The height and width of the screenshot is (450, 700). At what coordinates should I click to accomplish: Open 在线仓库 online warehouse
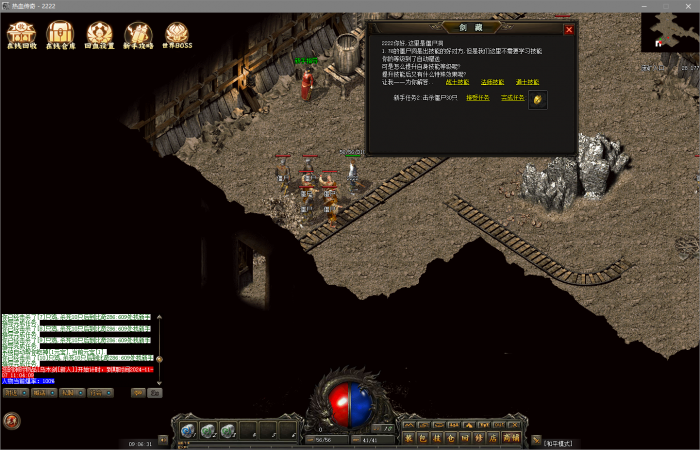[x=61, y=37]
